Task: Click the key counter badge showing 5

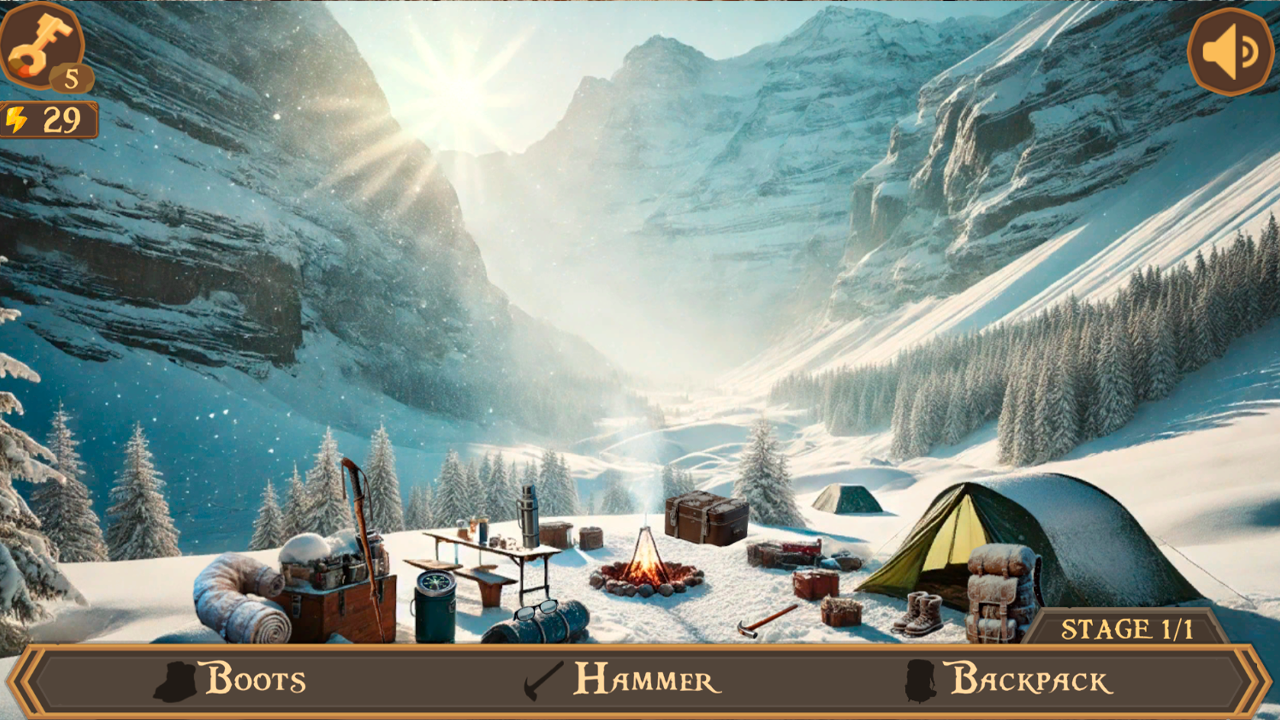Action: (69, 76)
